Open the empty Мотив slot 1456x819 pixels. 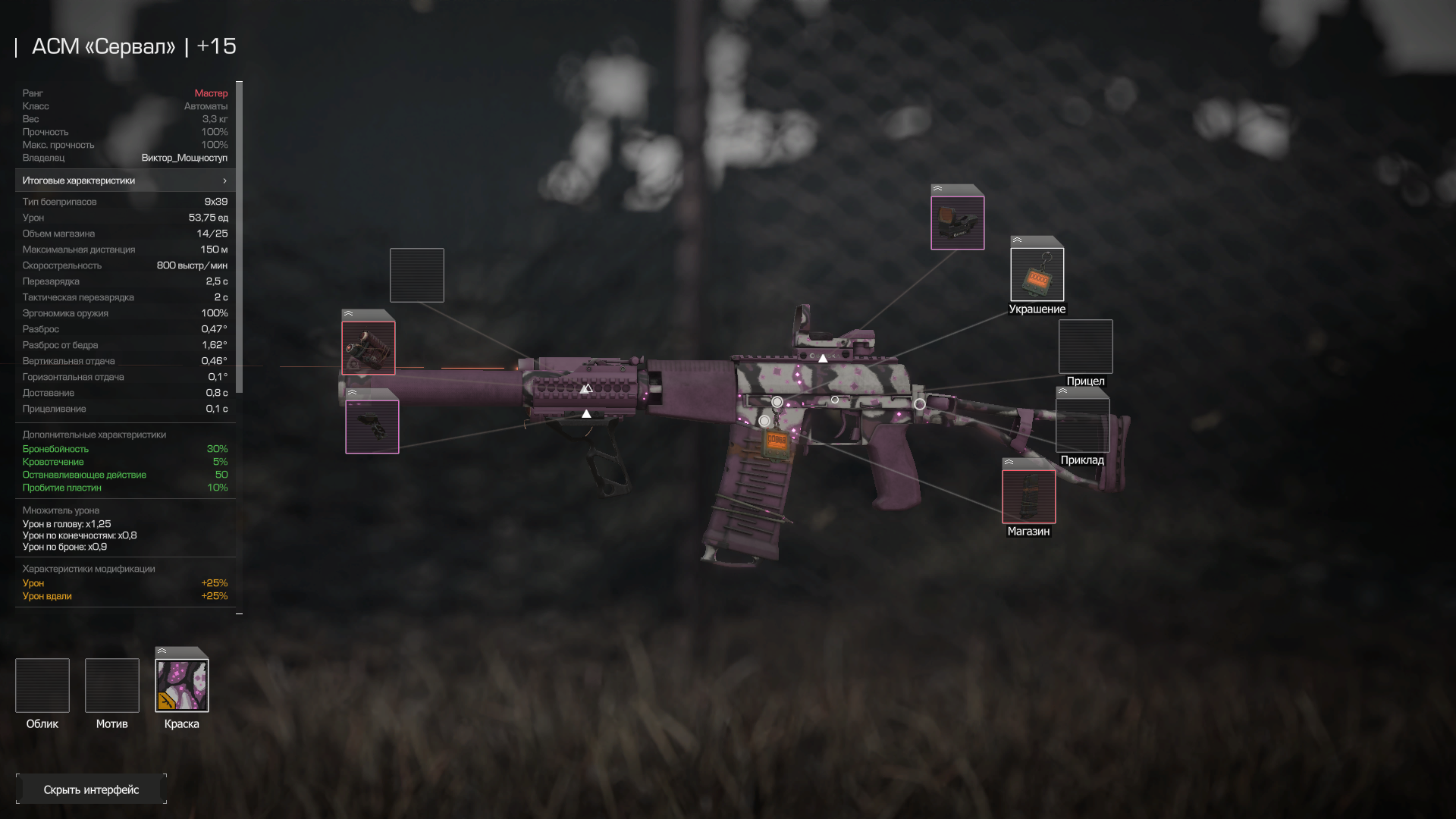(x=112, y=686)
